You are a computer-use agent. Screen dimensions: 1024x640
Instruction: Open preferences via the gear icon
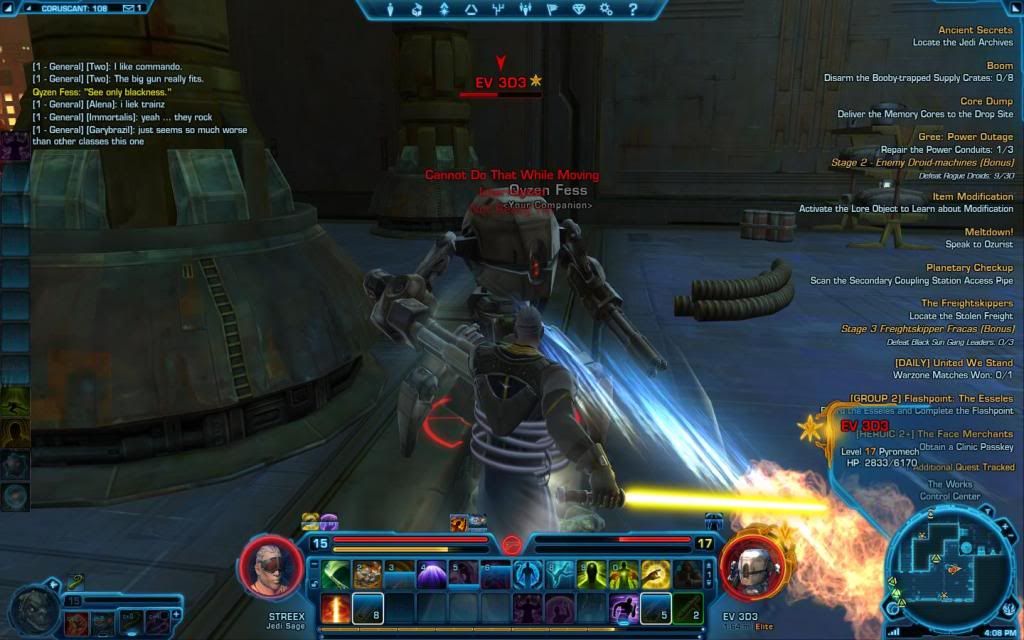[605, 10]
